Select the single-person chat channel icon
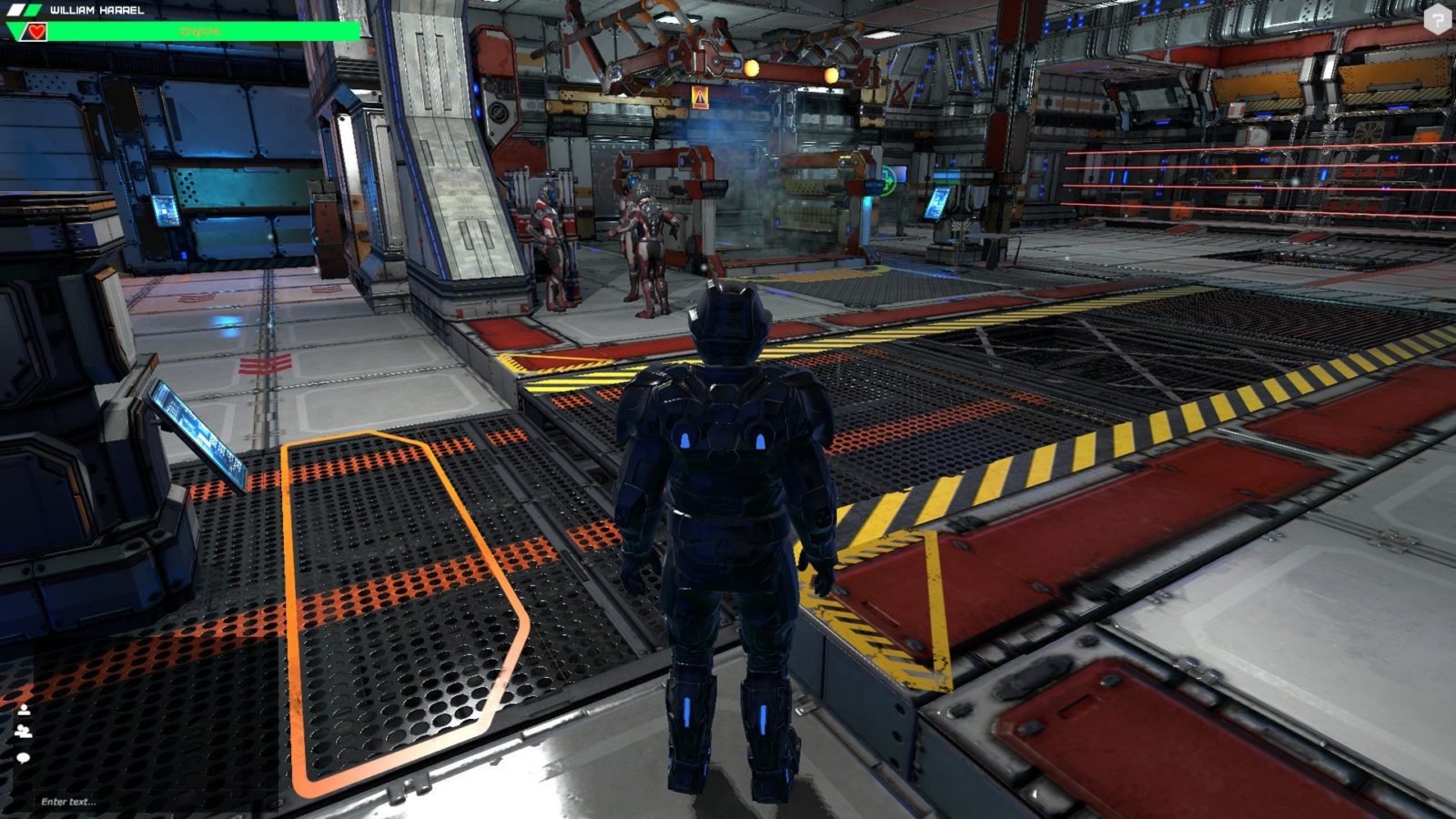1456x819 pixels. tap(24, 709)
